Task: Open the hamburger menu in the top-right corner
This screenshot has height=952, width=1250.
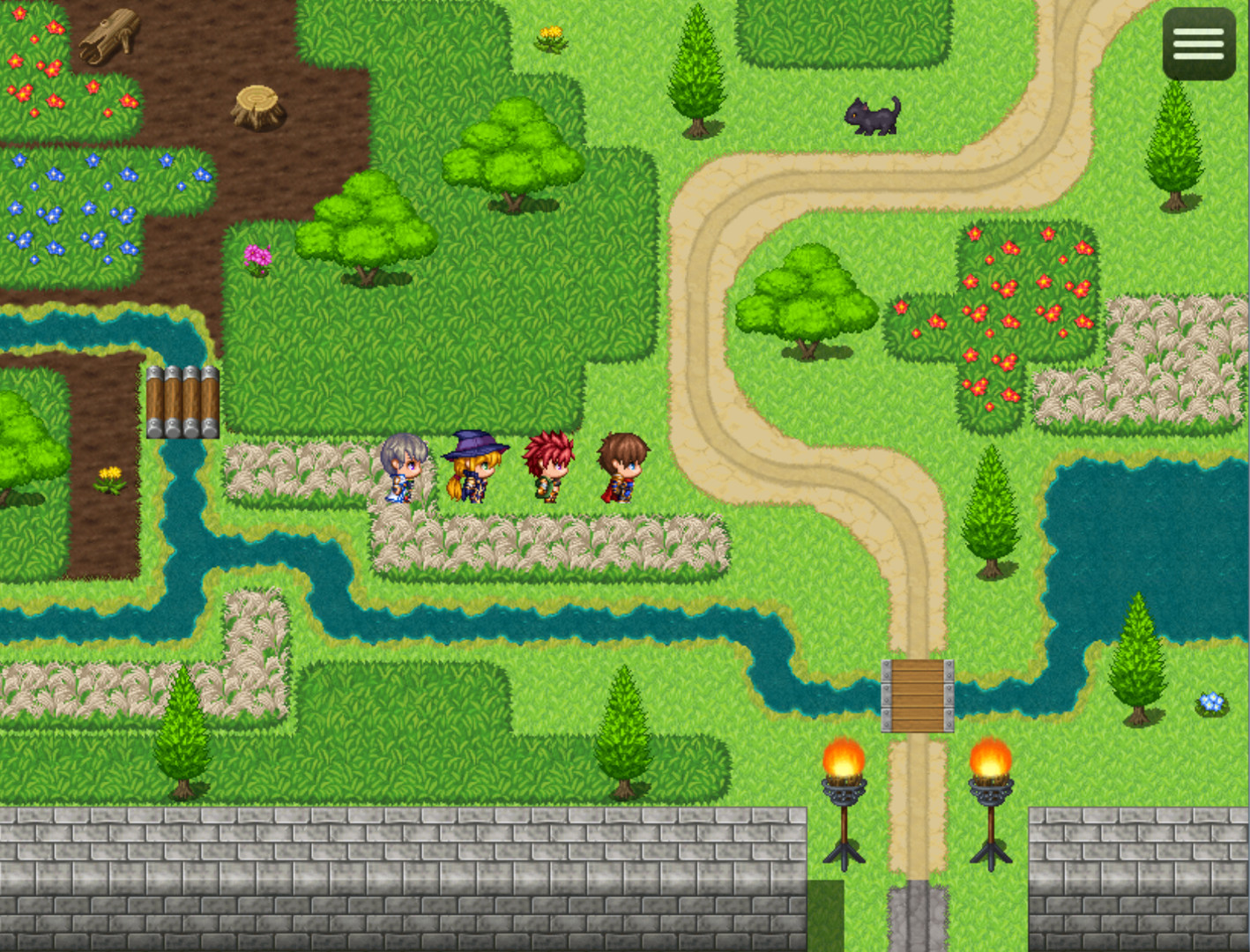Action: click(x=1197, y=43)
